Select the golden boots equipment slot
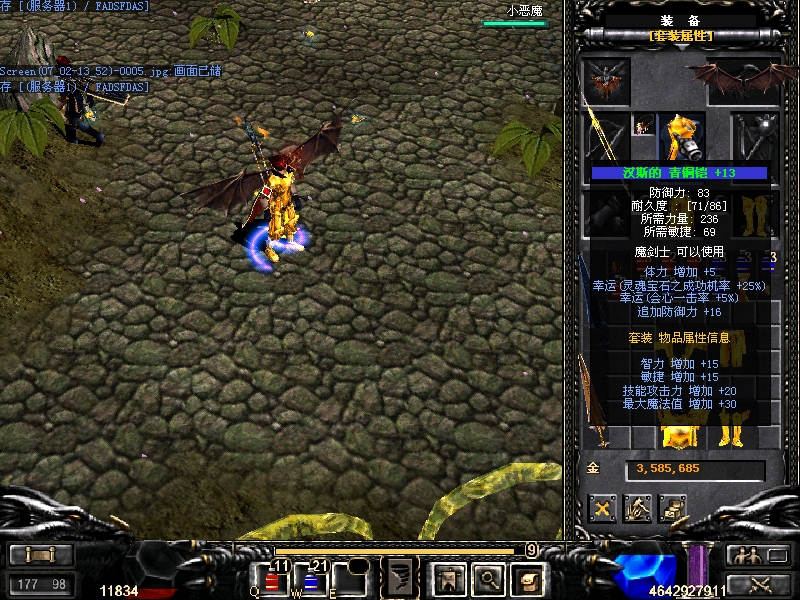The width and height of the screenshot is (800, 600). 756,212
